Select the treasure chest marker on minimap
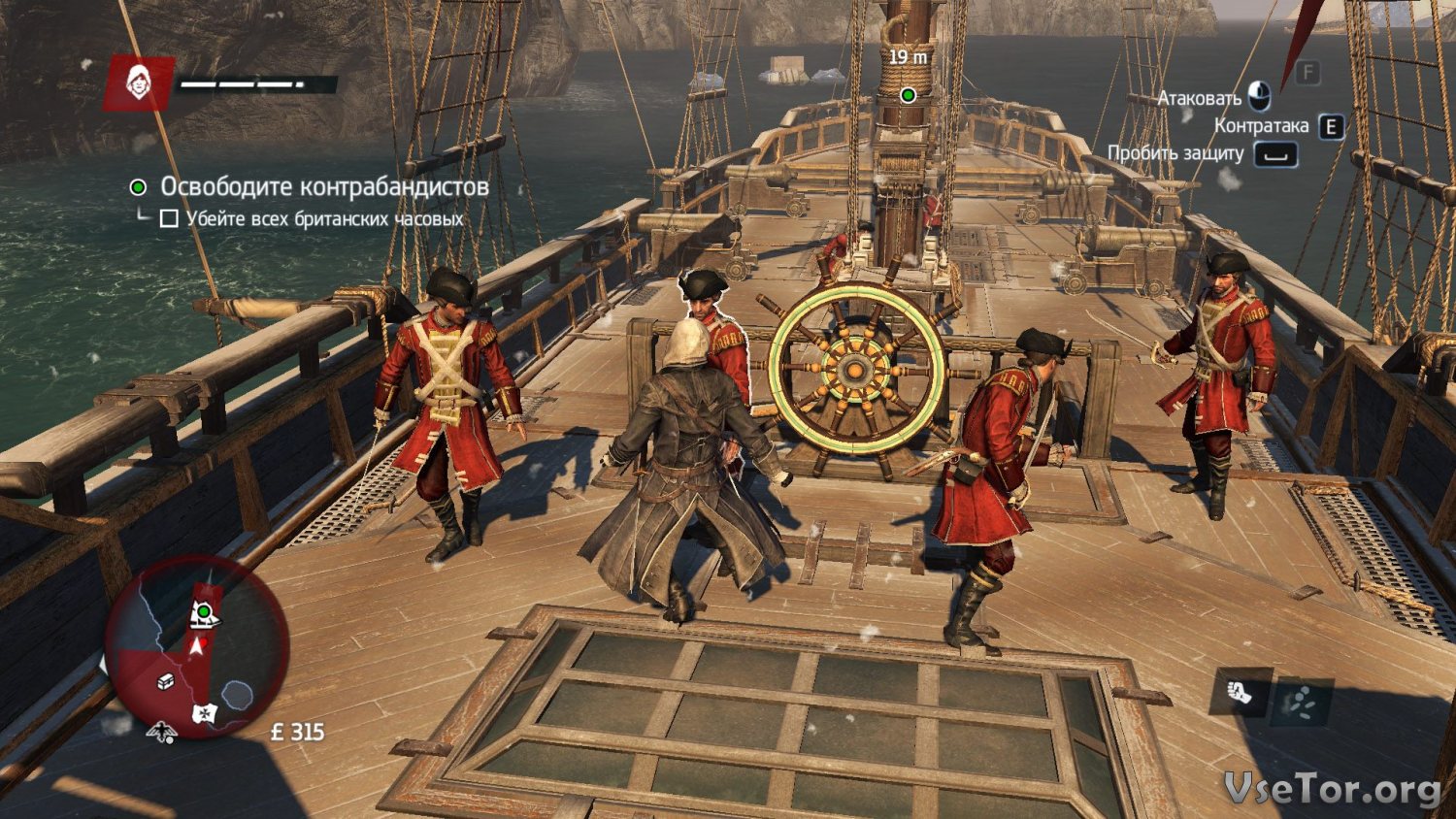The image size is (1456, 819). click(x=166, y=681)
